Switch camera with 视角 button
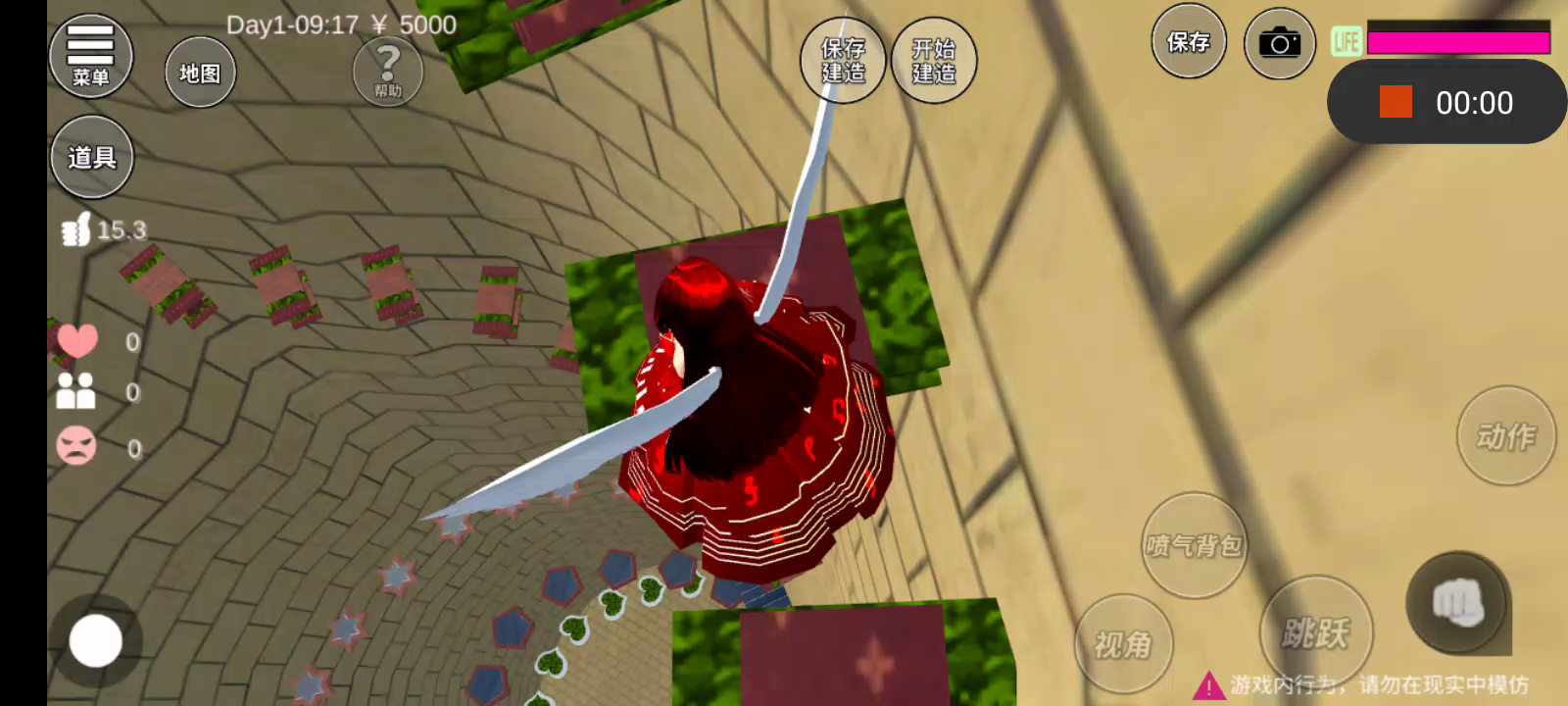The image size is (1568, 706). 1123,643
